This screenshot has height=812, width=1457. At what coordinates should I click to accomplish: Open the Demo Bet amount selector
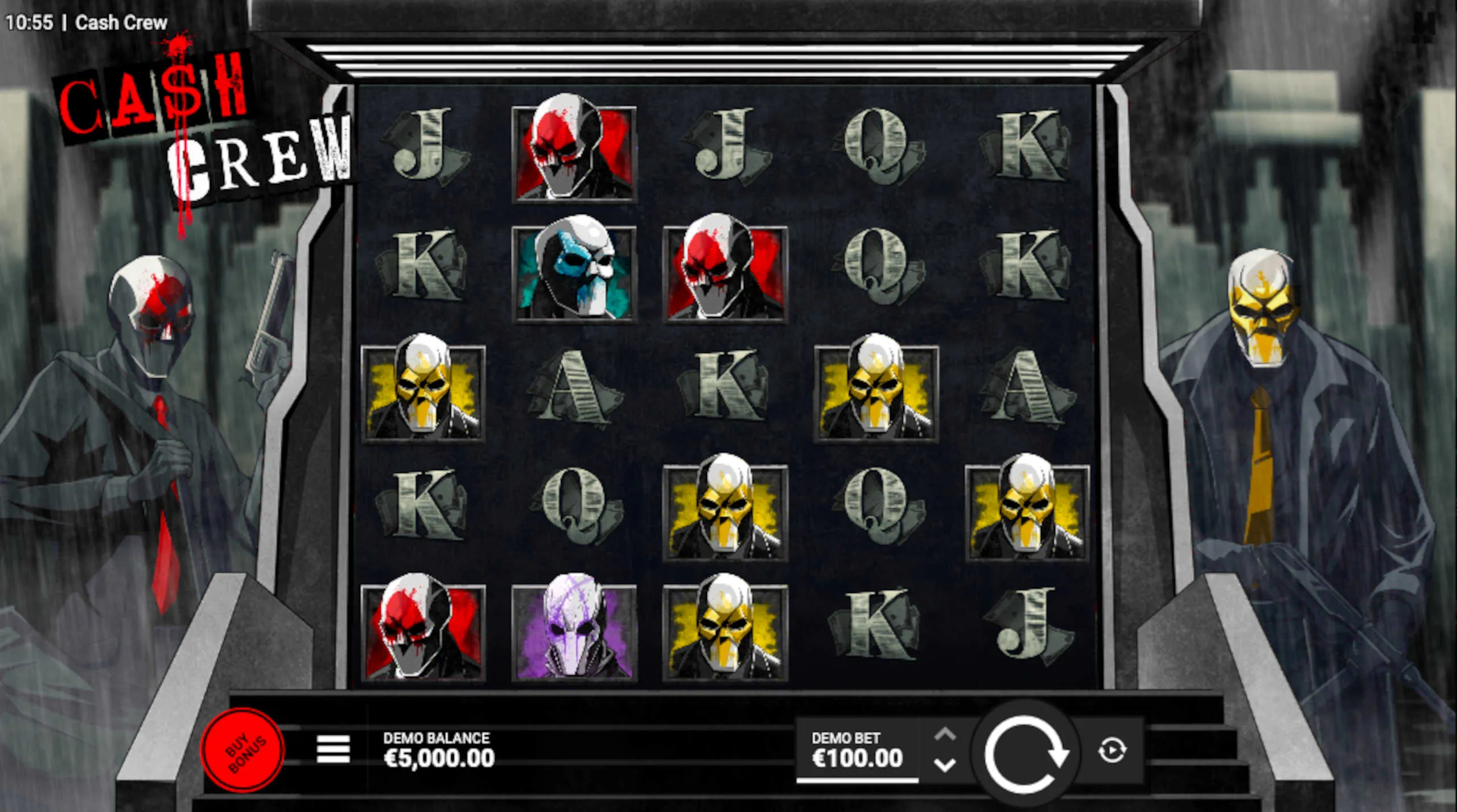(857, 750)
